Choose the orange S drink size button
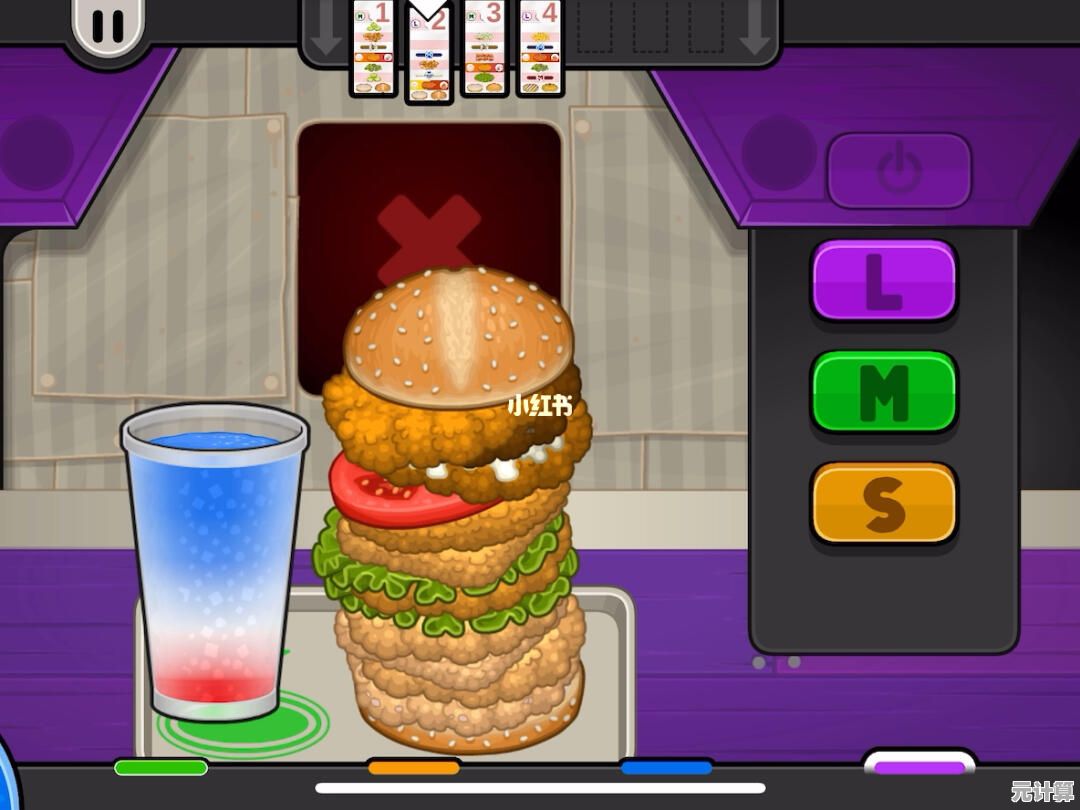 point(883,503)
